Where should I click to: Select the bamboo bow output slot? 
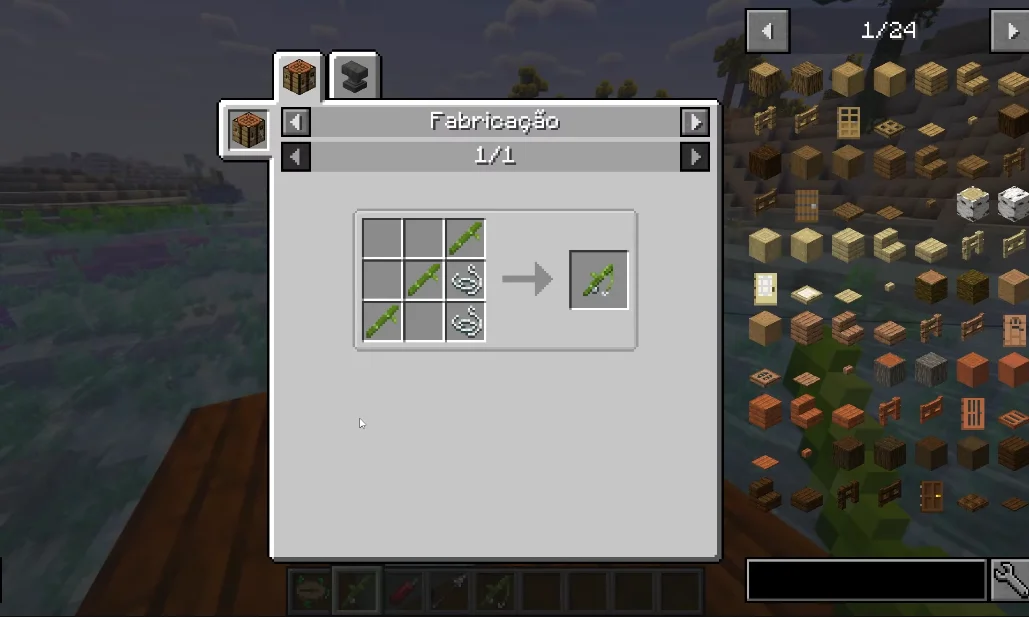pos(599,280)
